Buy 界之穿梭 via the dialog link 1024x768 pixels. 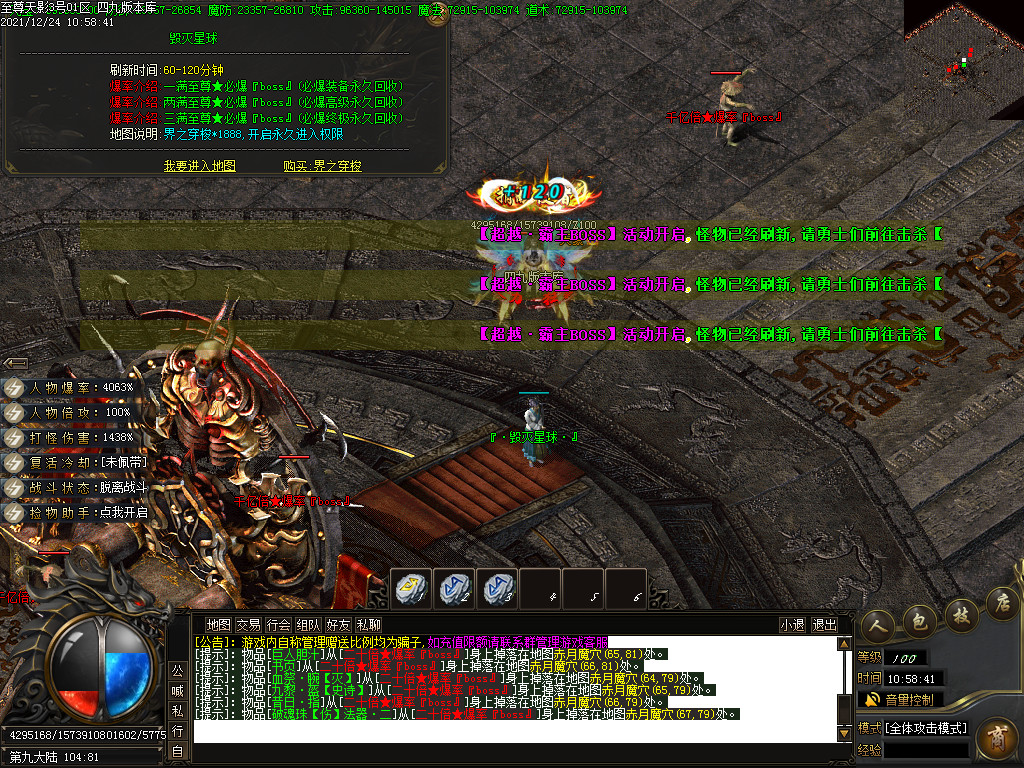pyautogui.click(x=322, y=166)
